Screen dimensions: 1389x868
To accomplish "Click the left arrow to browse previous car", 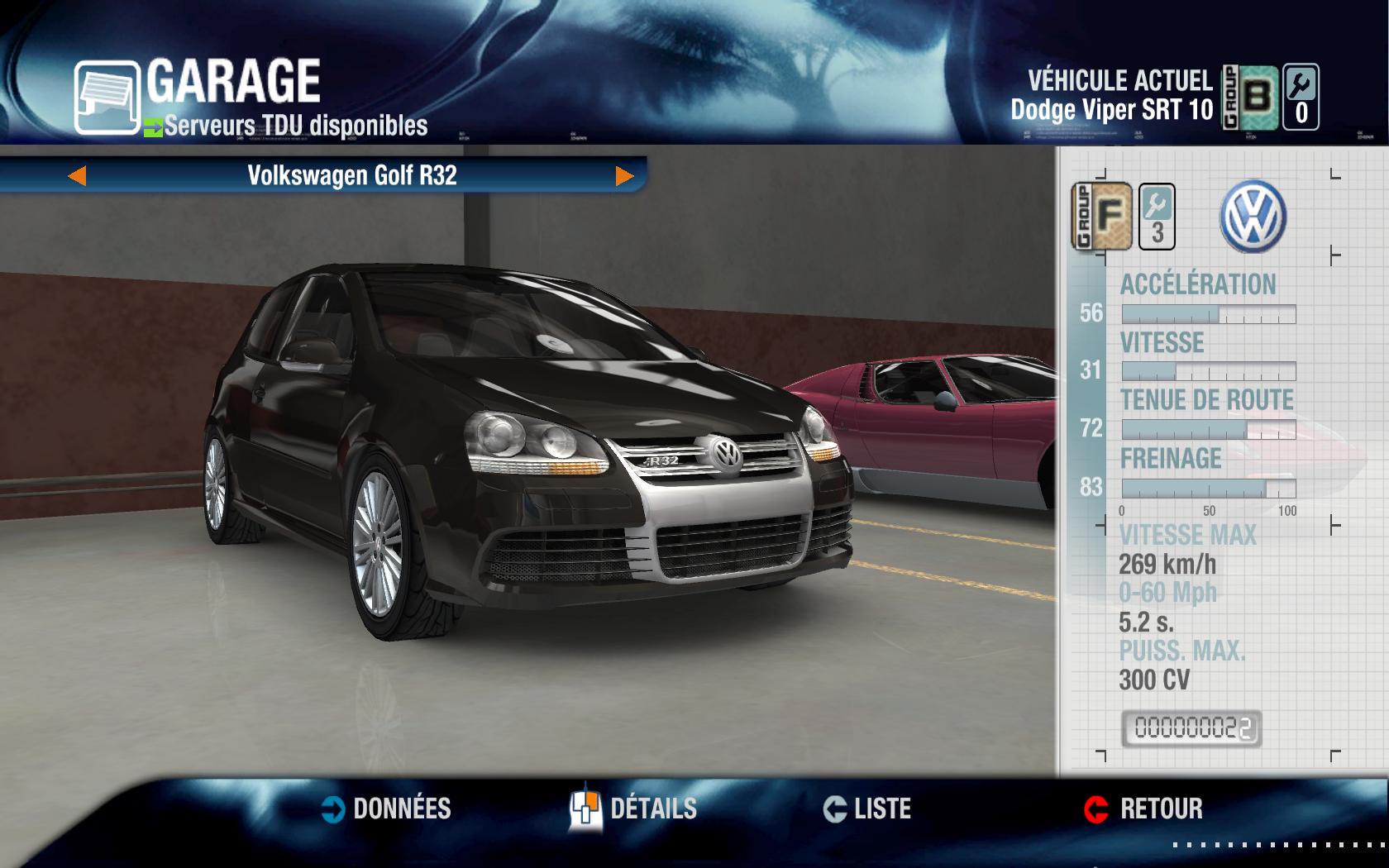I will 79,176.
